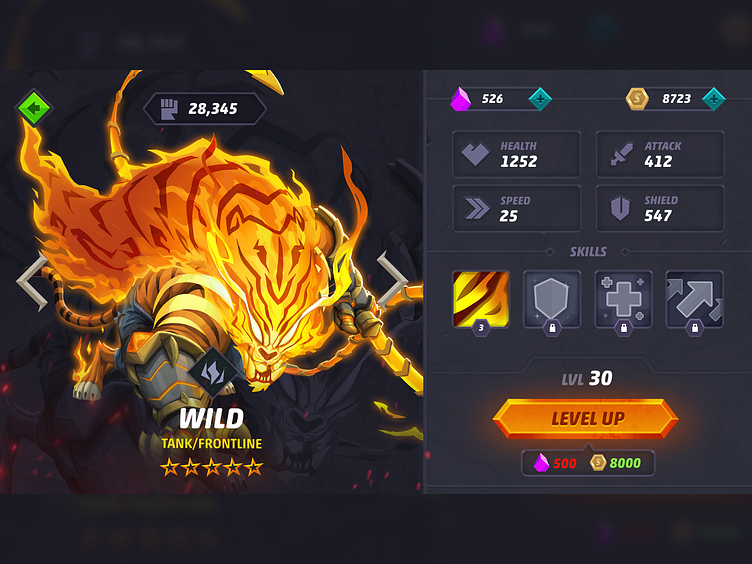Select the locked double arrows skill
Image resolution: width=752 pixels, height=564 pixels.
[x=694, y=299]
